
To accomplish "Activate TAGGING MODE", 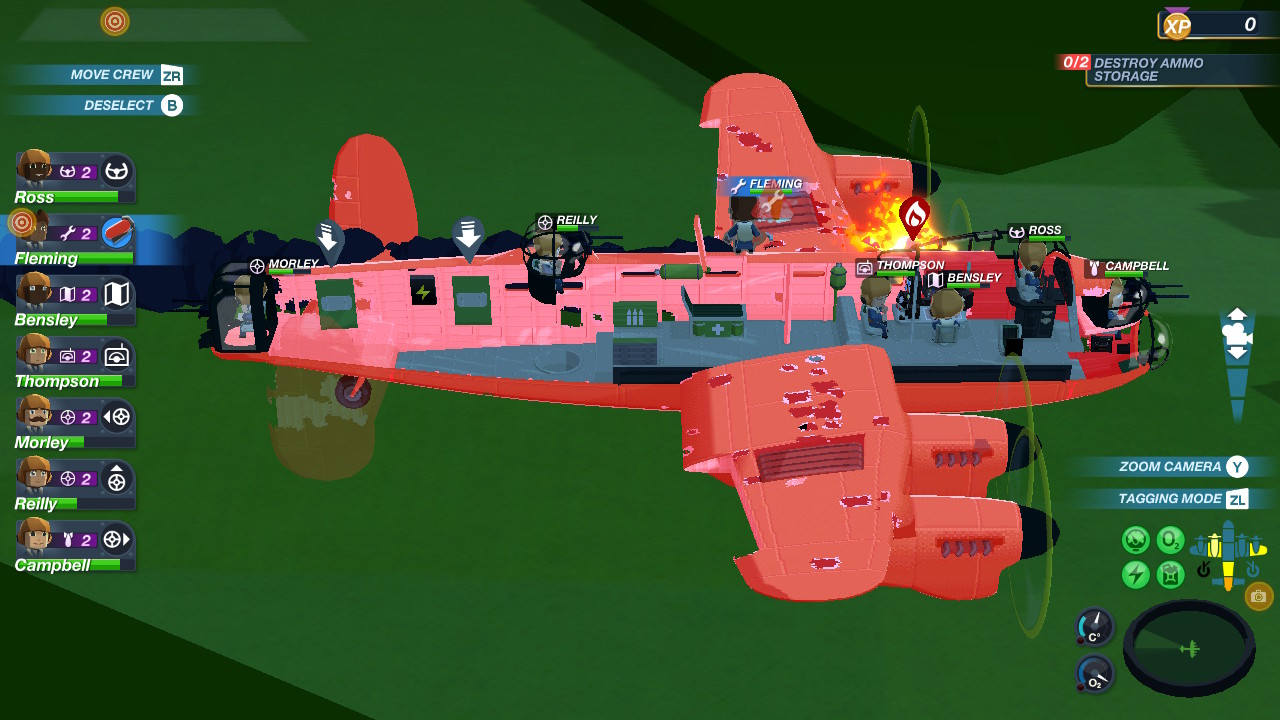I will (x=1172, y=498).
